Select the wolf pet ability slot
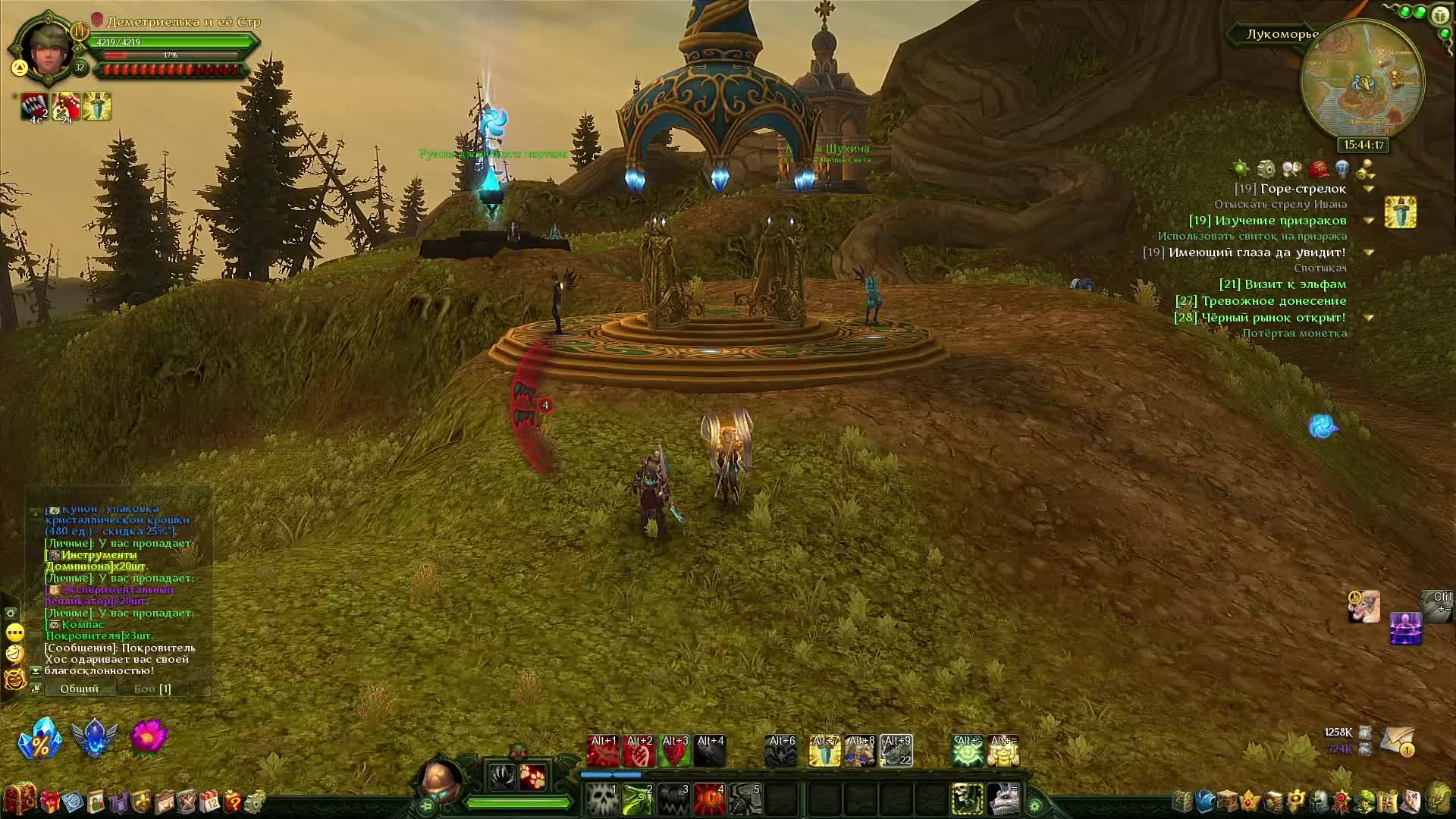The image size is (1456, 819). 1003,799
